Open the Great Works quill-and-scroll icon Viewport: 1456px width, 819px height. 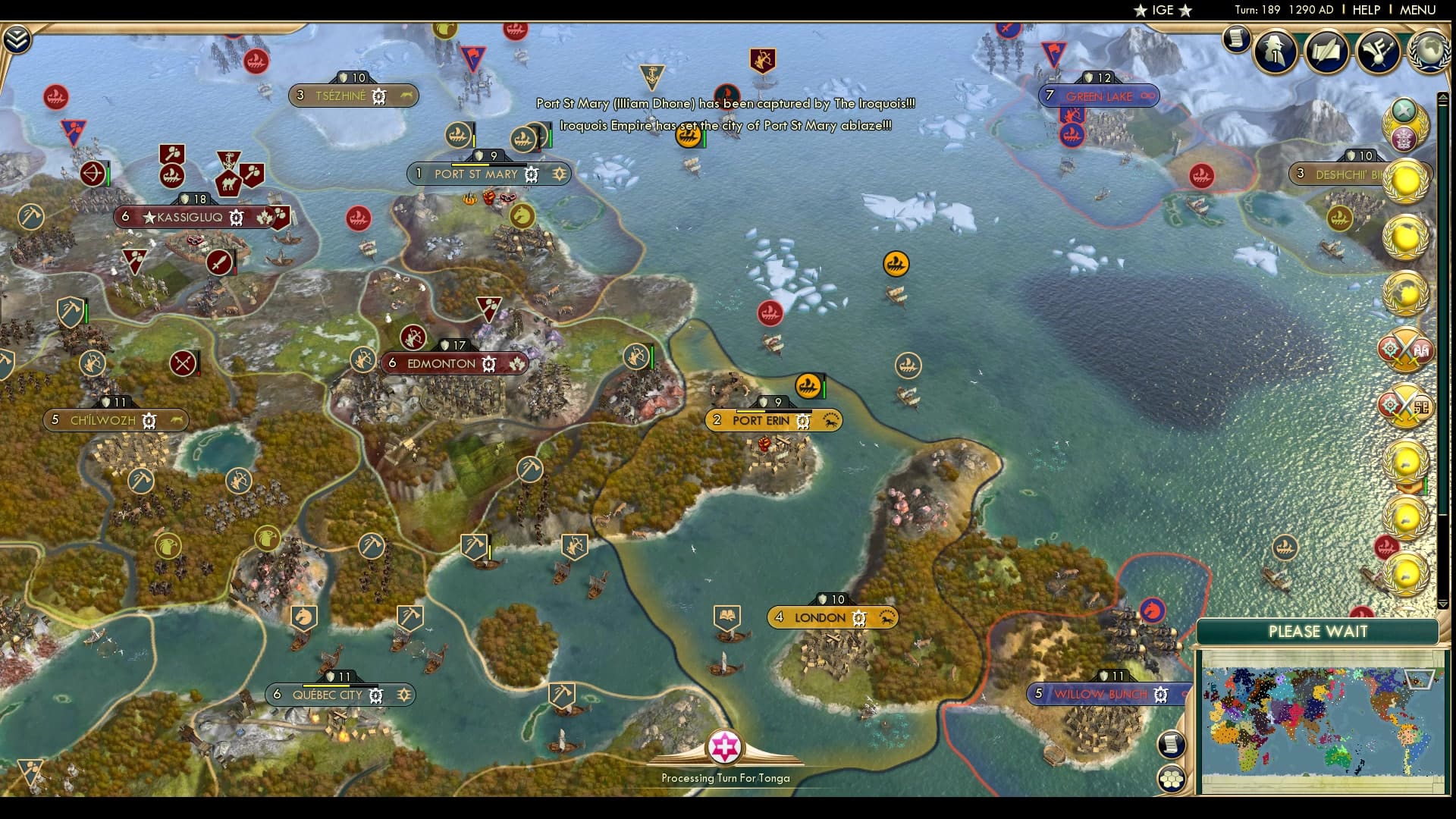(x=1326, y=51)
